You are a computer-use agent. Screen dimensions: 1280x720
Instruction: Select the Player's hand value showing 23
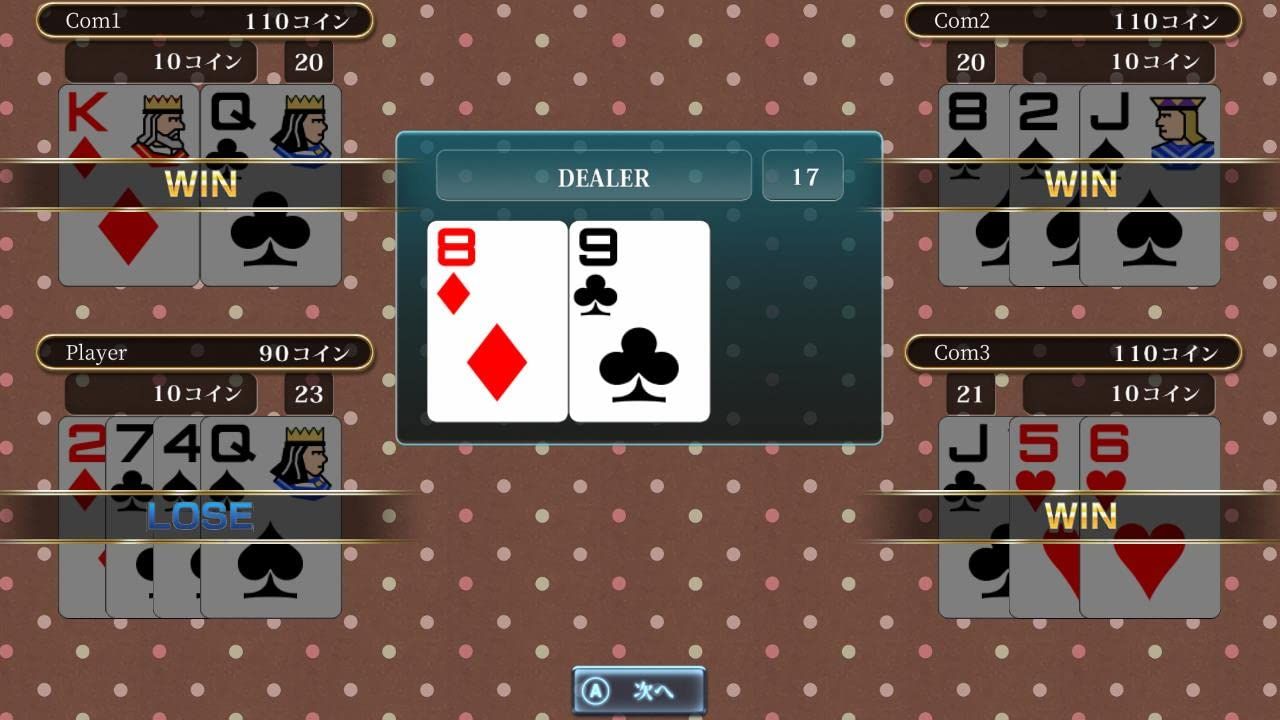click(x=307, y=394)
